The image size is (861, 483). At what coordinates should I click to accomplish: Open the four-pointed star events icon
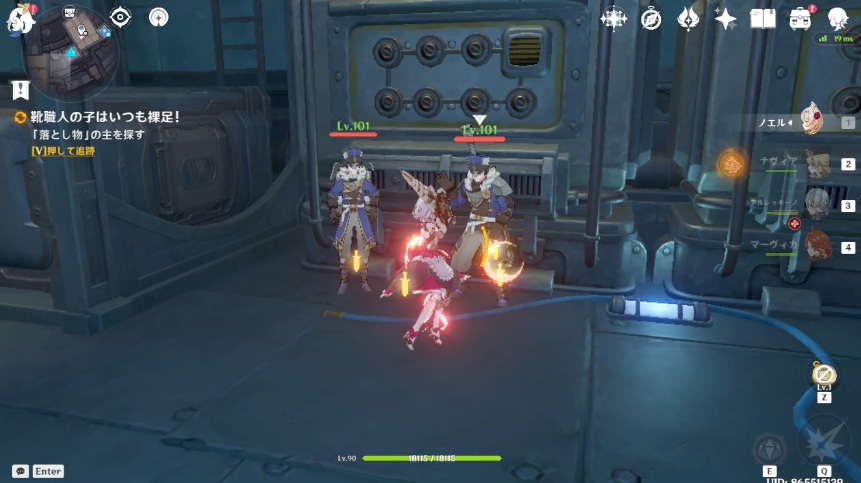(x=612, y=18)
